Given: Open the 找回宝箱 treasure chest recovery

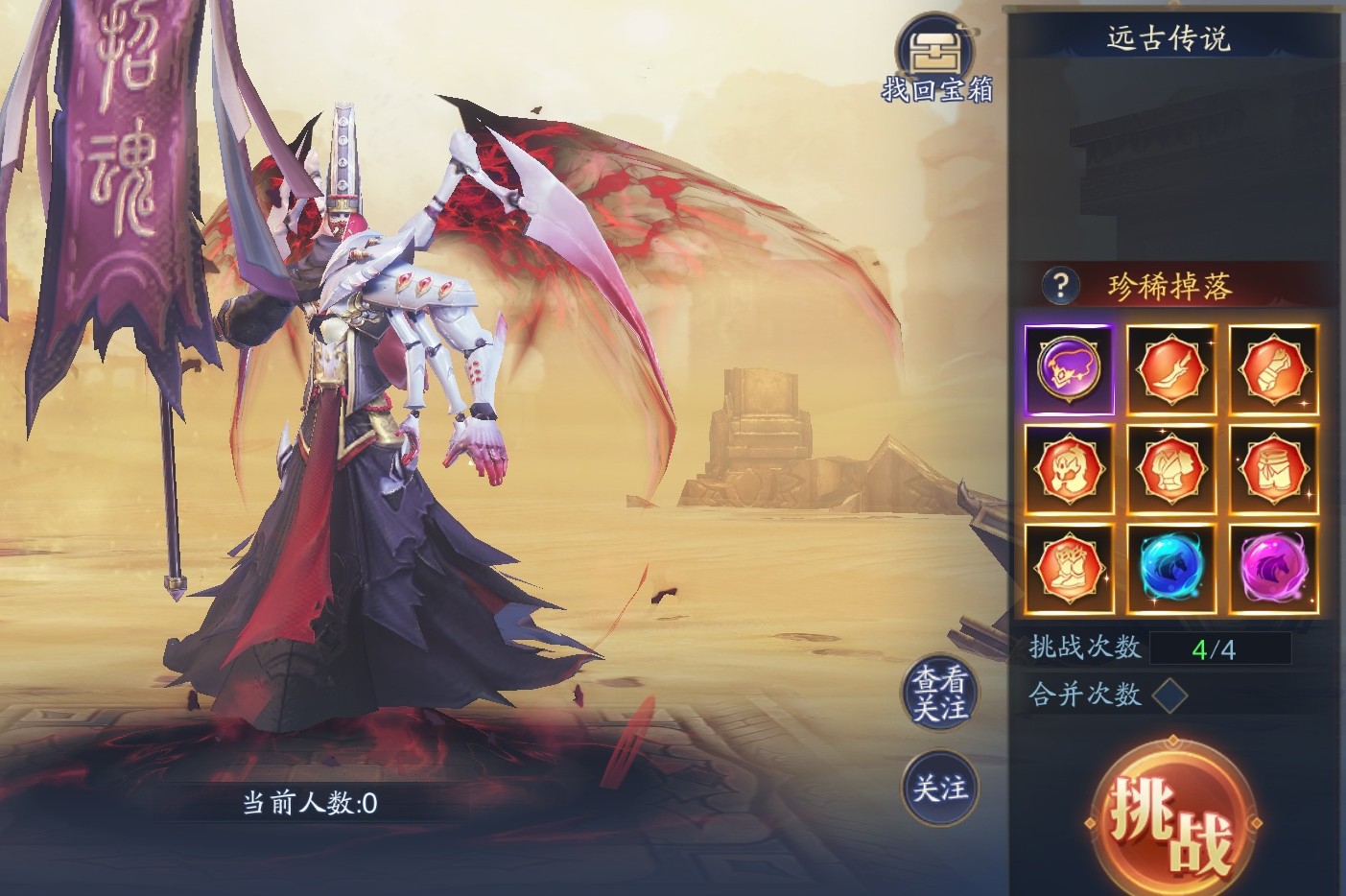Looking at the screenshot, I should coord(935,60).
